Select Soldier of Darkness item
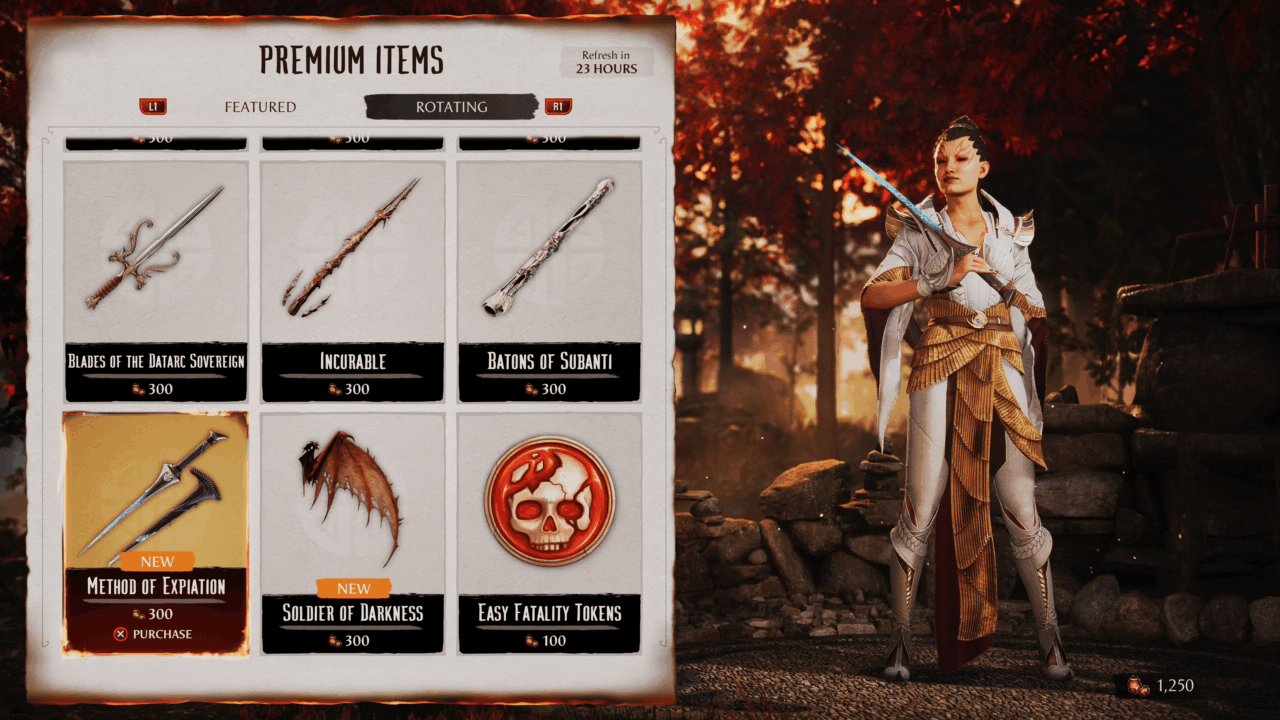The image size is (1280, 720). [352, 530]
